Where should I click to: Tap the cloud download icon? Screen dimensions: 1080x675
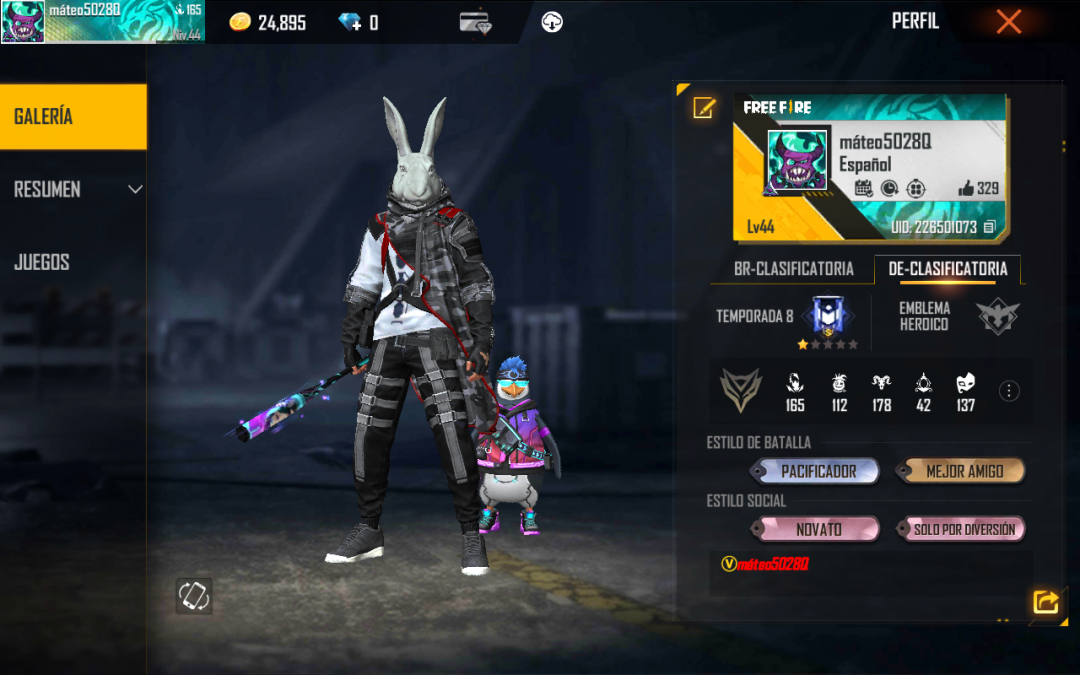pyautogui.click(x=552, y=22)
